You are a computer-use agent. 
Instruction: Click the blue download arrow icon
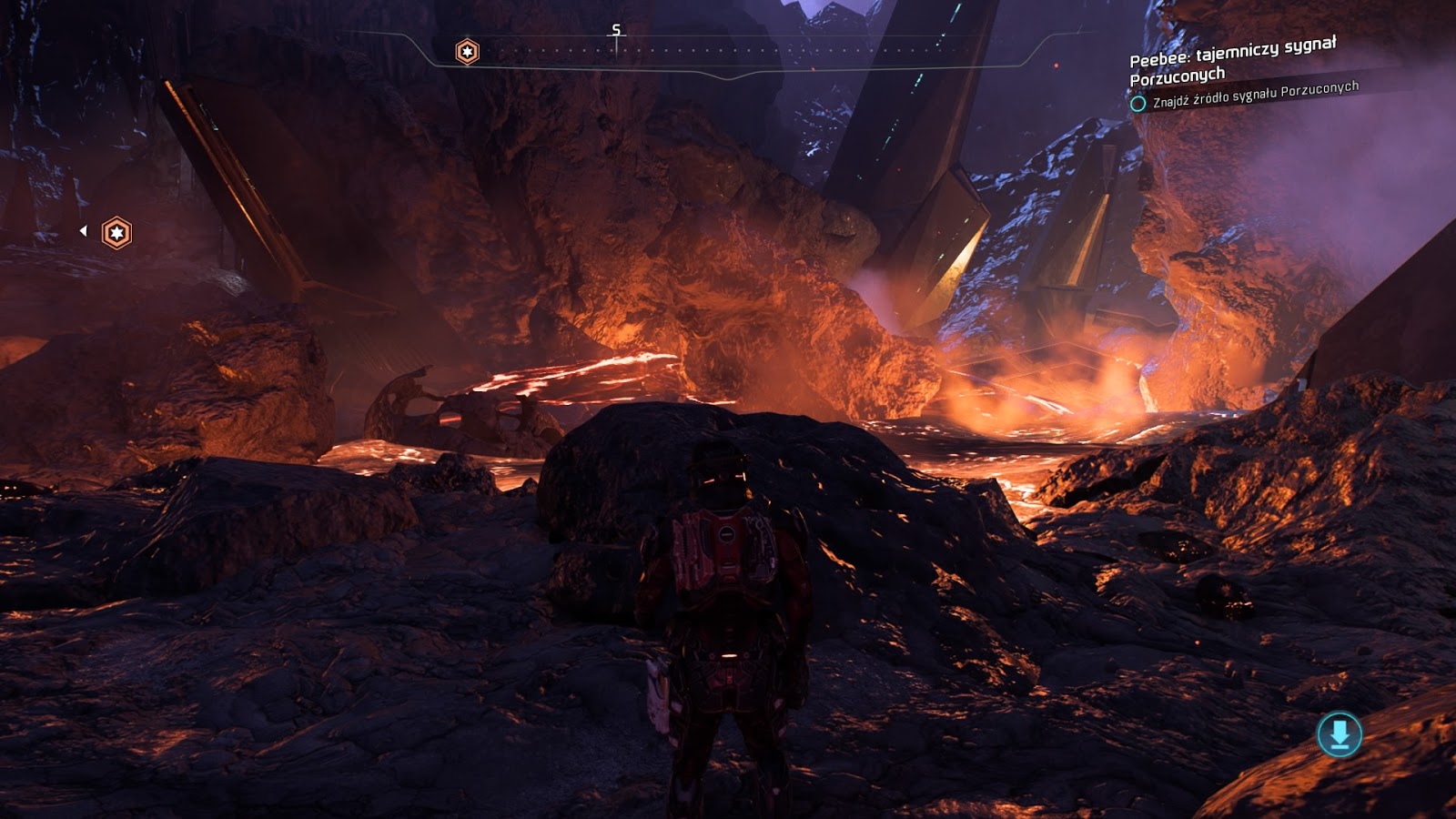click(1340, 734)
